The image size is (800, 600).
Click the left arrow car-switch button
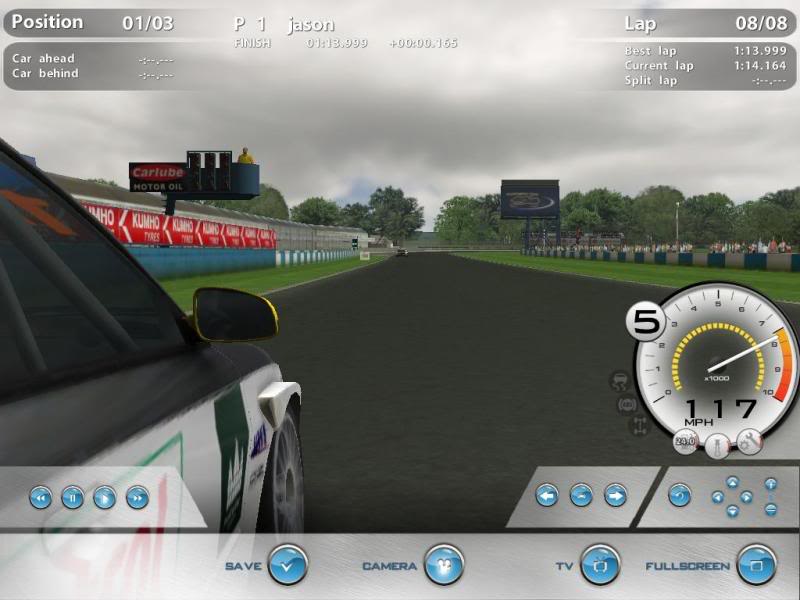pos(546,494)
